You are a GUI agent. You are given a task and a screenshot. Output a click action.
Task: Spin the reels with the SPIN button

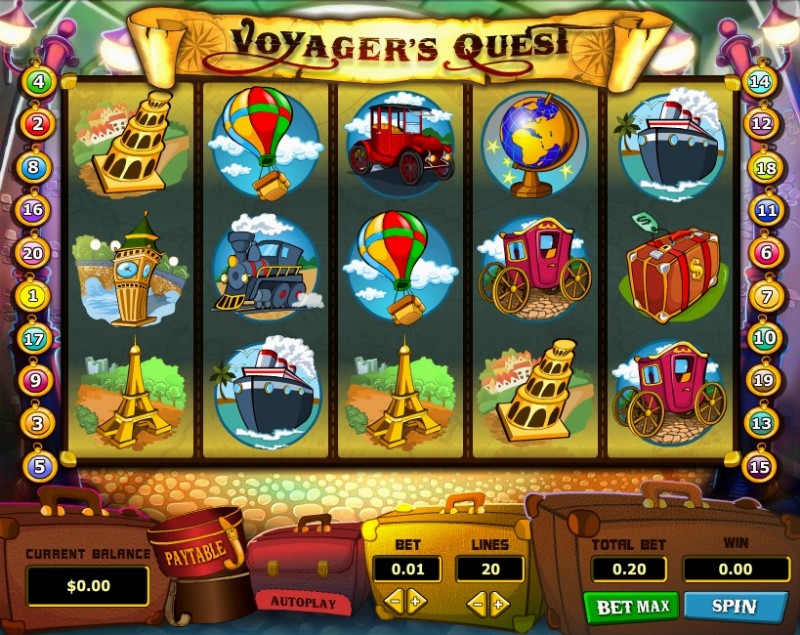pos(734,606)
